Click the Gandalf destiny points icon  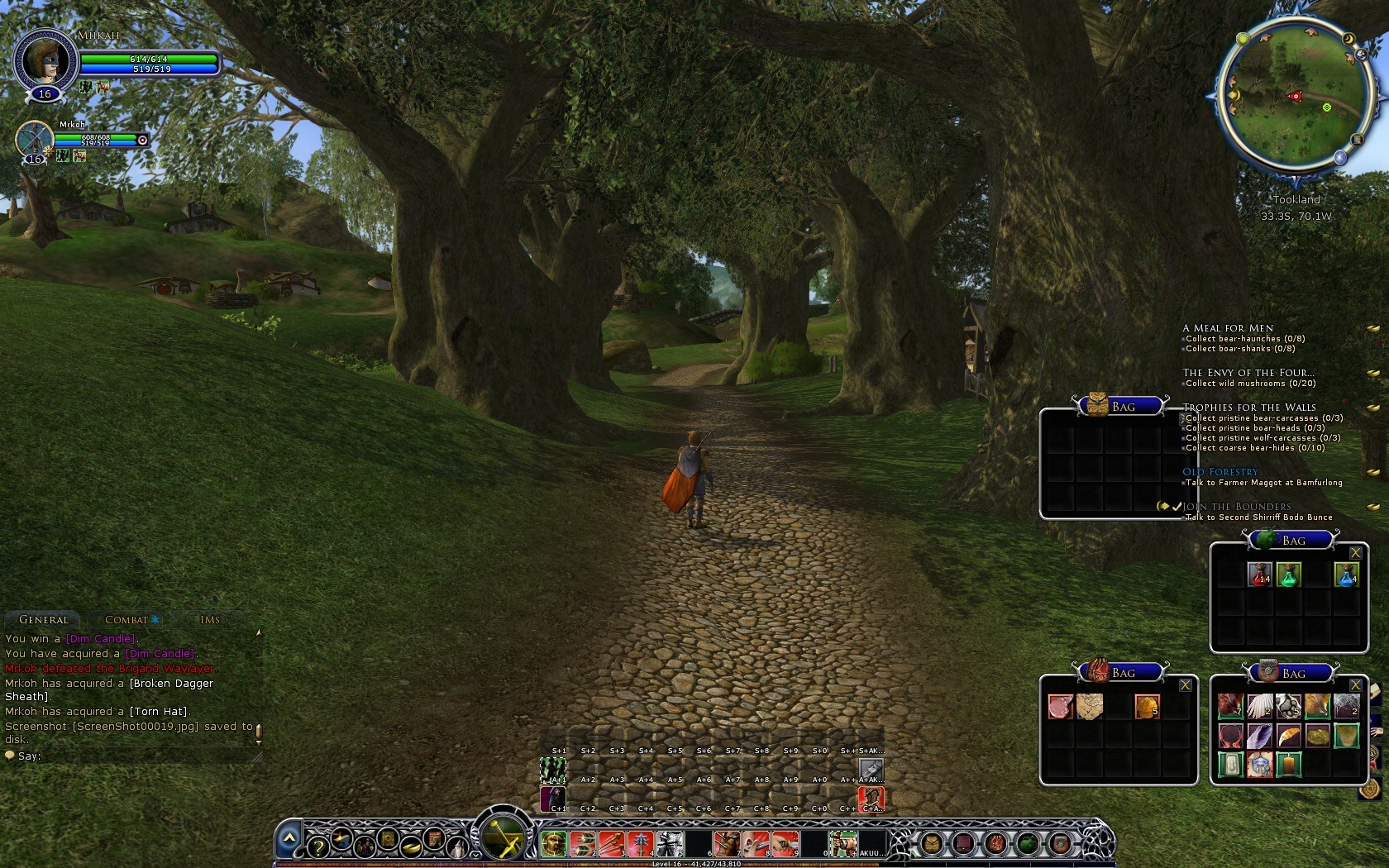pyautogui.click(x=457, y=847)
